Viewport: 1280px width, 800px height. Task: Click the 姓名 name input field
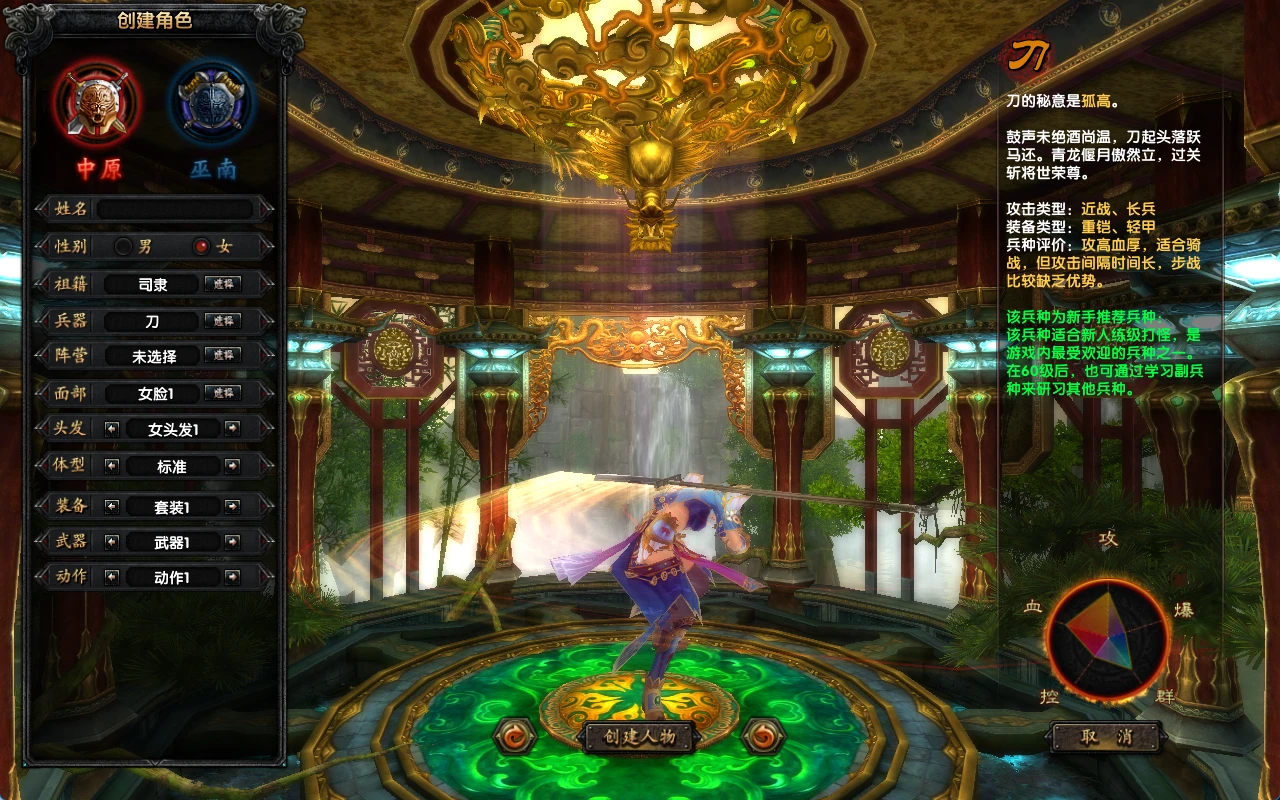[180, 208]
